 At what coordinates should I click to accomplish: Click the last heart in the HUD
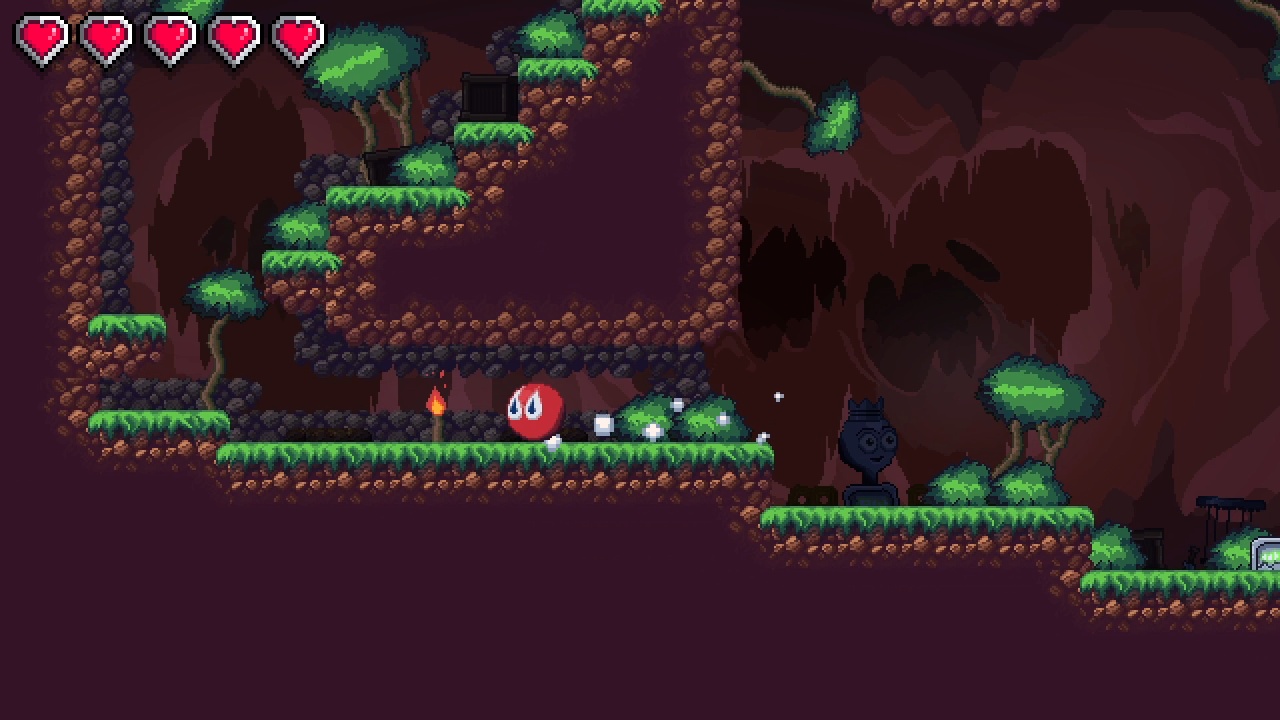coord(299,35)
